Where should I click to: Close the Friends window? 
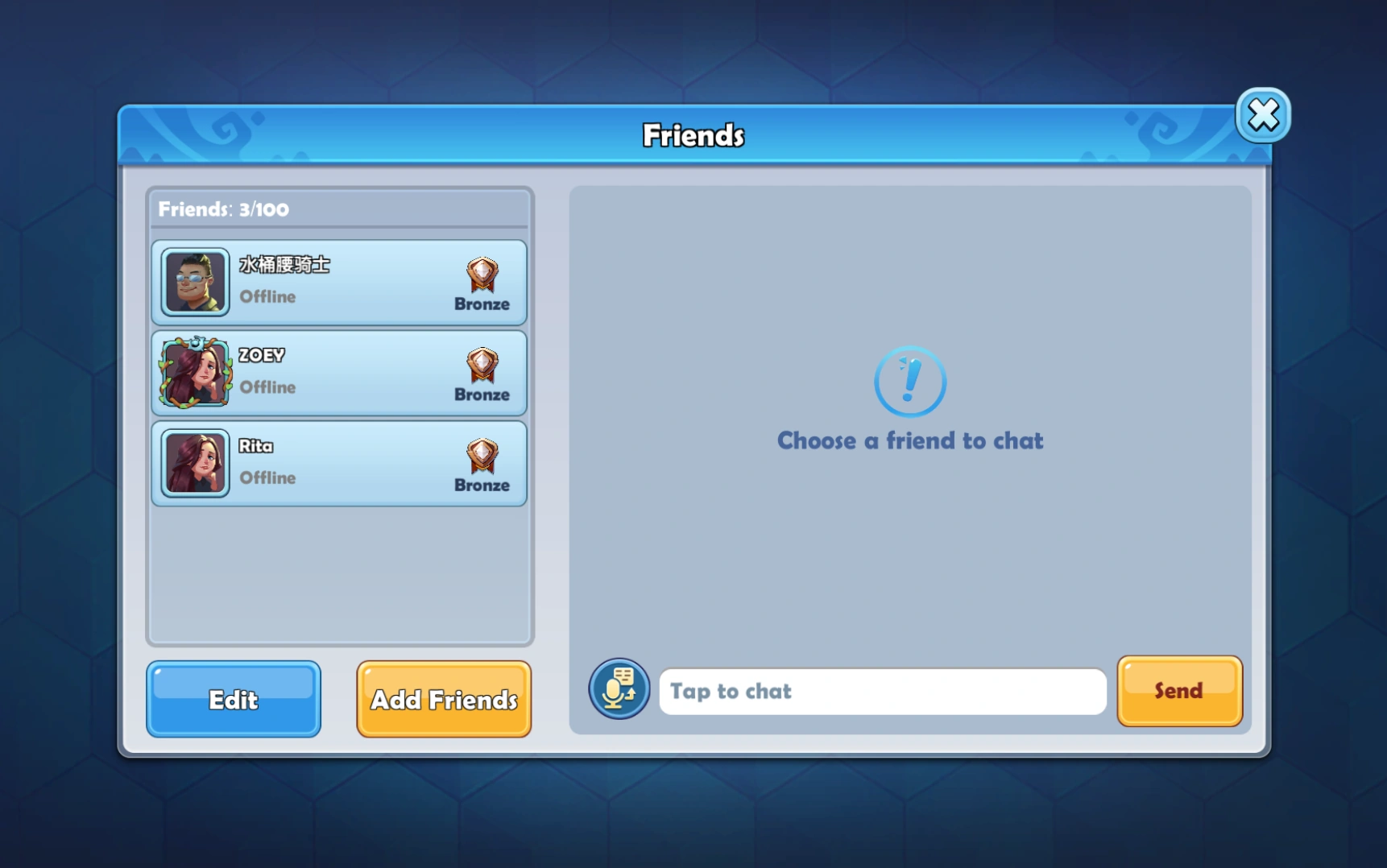pos(1262,115)
